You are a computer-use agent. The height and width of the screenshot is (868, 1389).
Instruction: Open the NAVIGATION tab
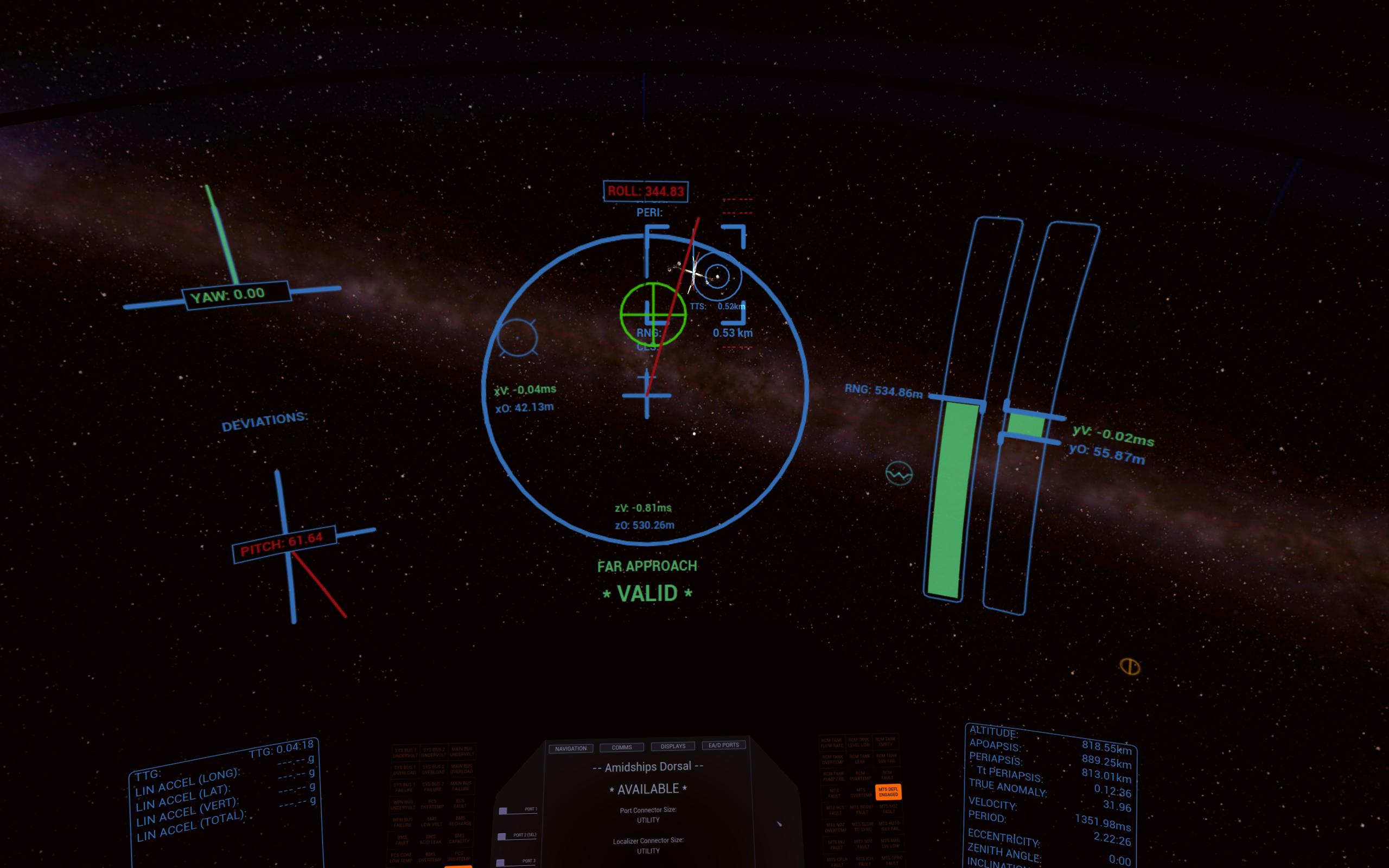click(x=571, y=748)
